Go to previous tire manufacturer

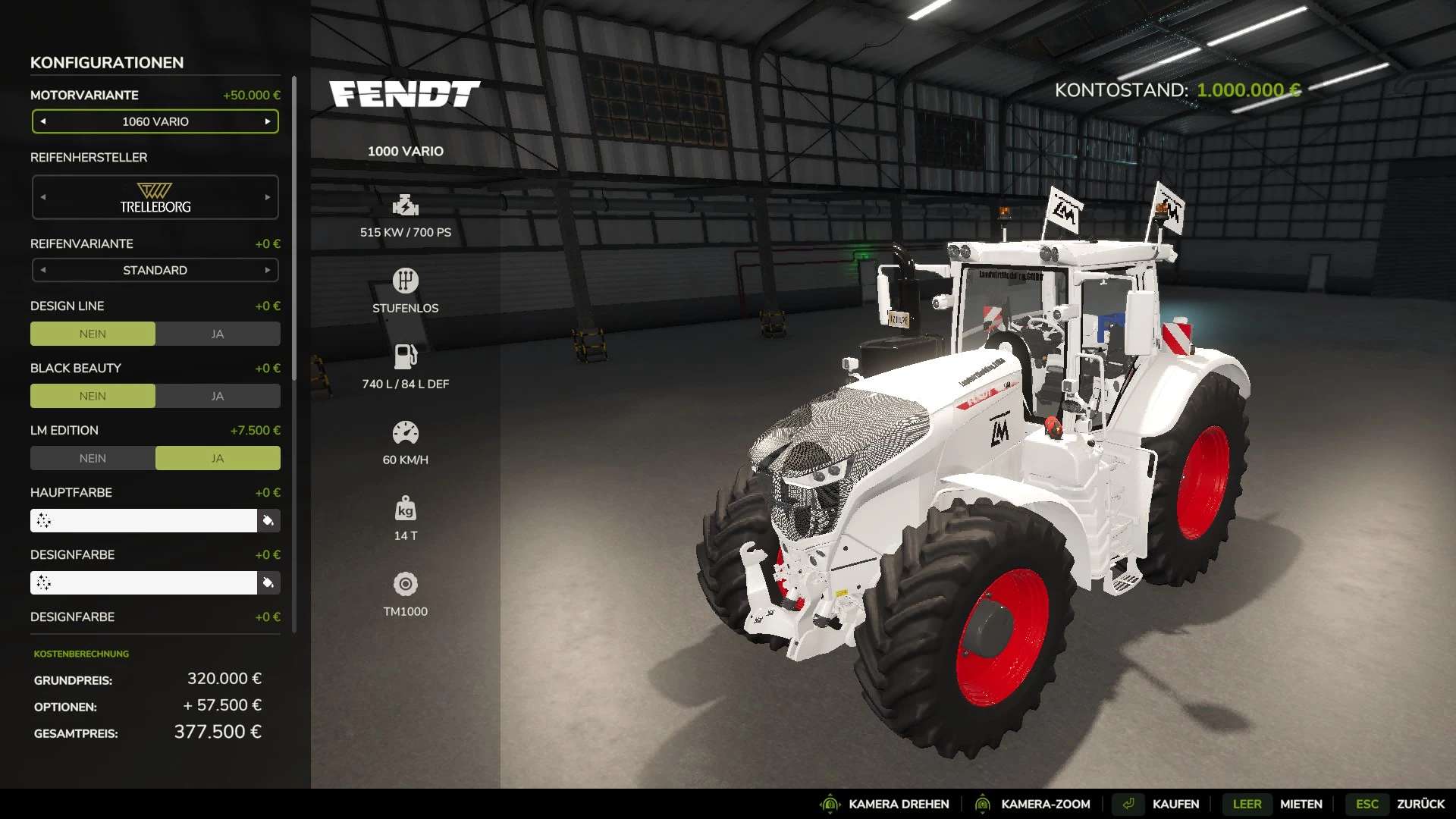coord(43,197)
